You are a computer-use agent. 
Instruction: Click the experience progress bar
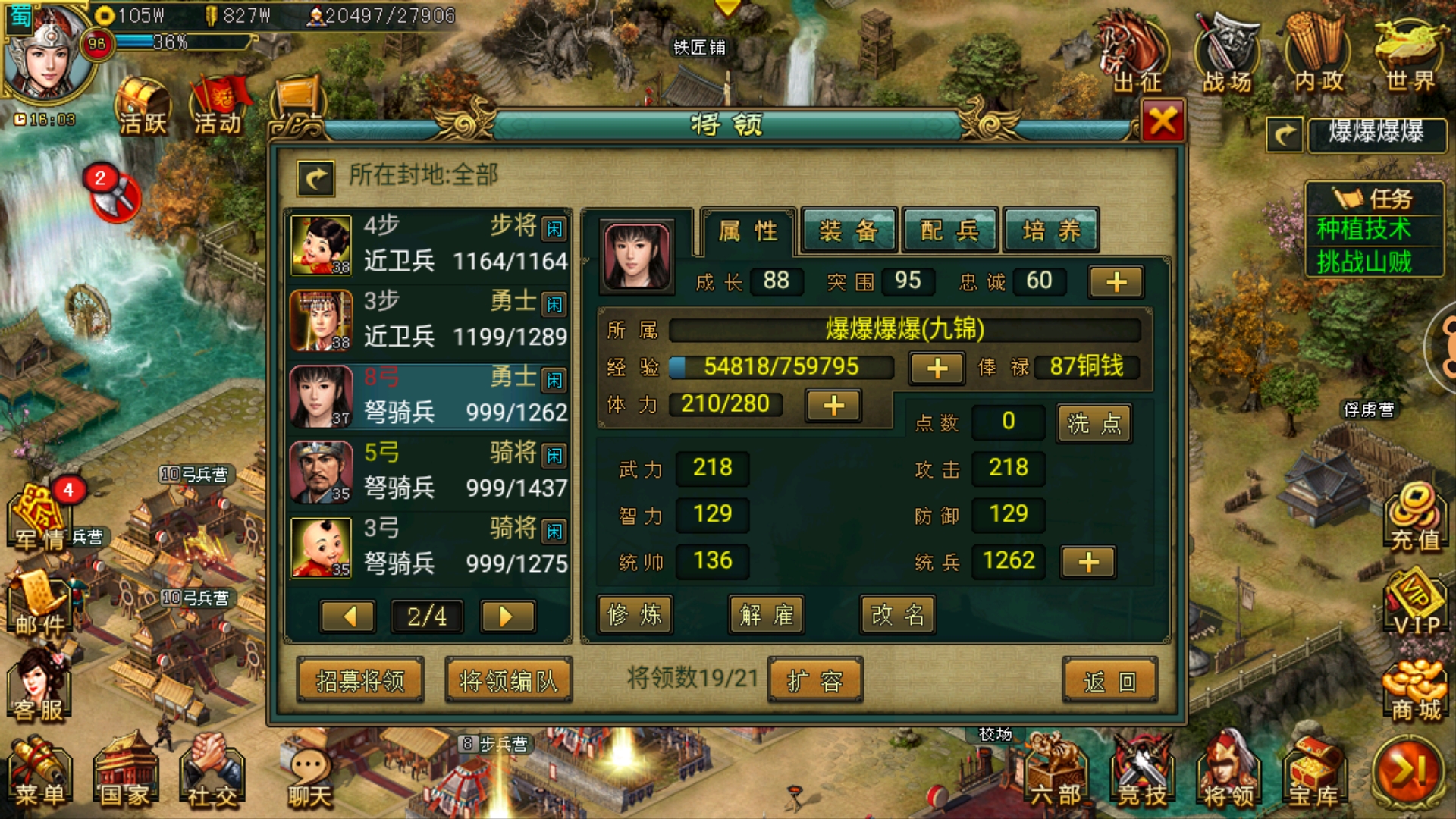pyautogui.click(x=781, y=367)
